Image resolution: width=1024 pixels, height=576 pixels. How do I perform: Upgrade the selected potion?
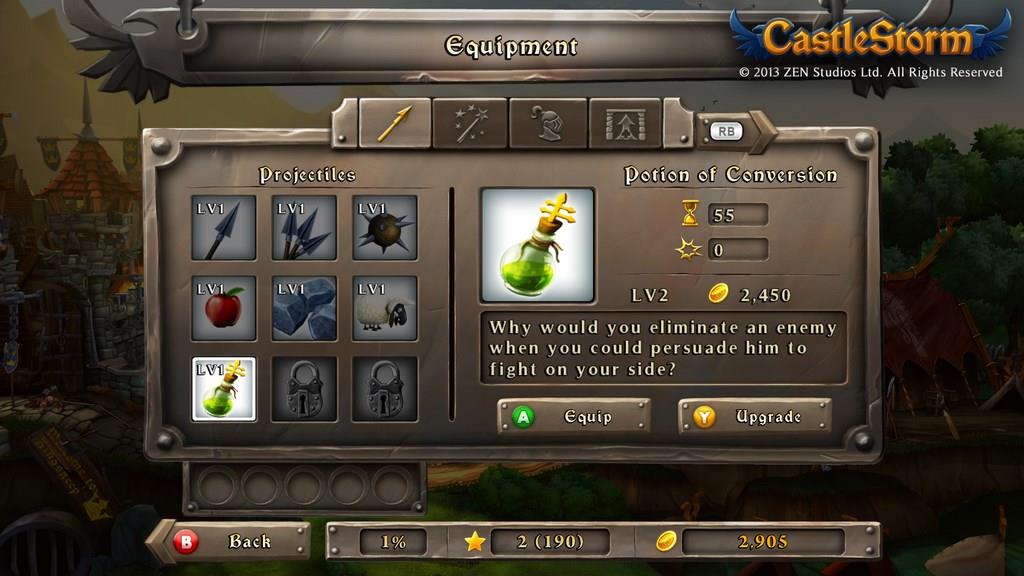coord(754,416)
